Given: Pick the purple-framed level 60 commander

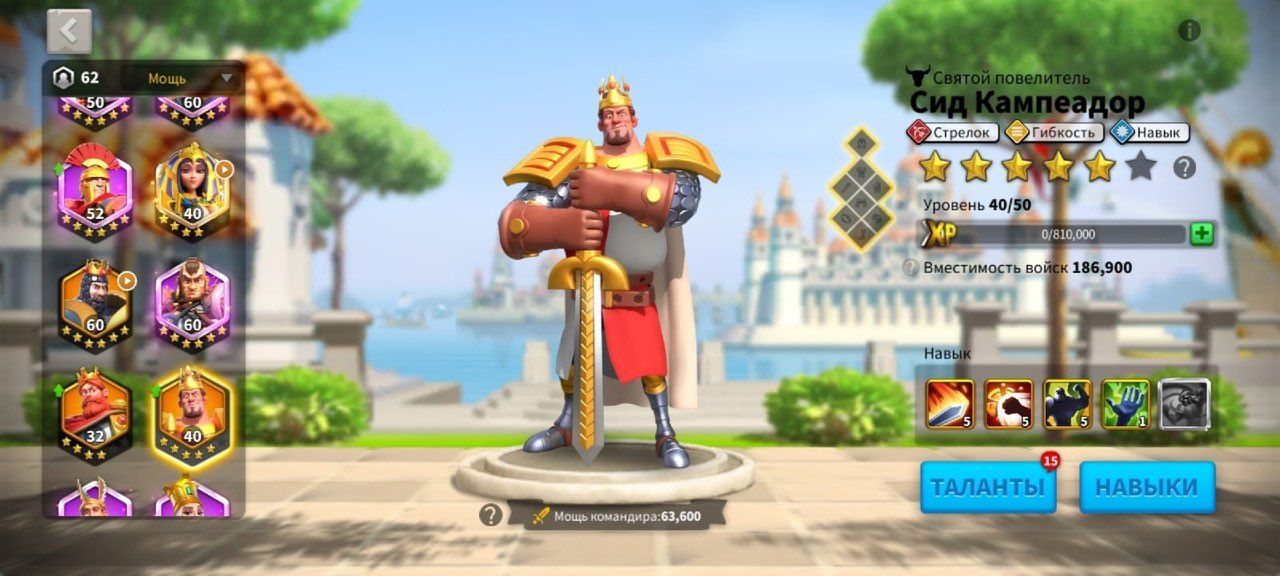Looking at the screenshot, I should [192, 305].
